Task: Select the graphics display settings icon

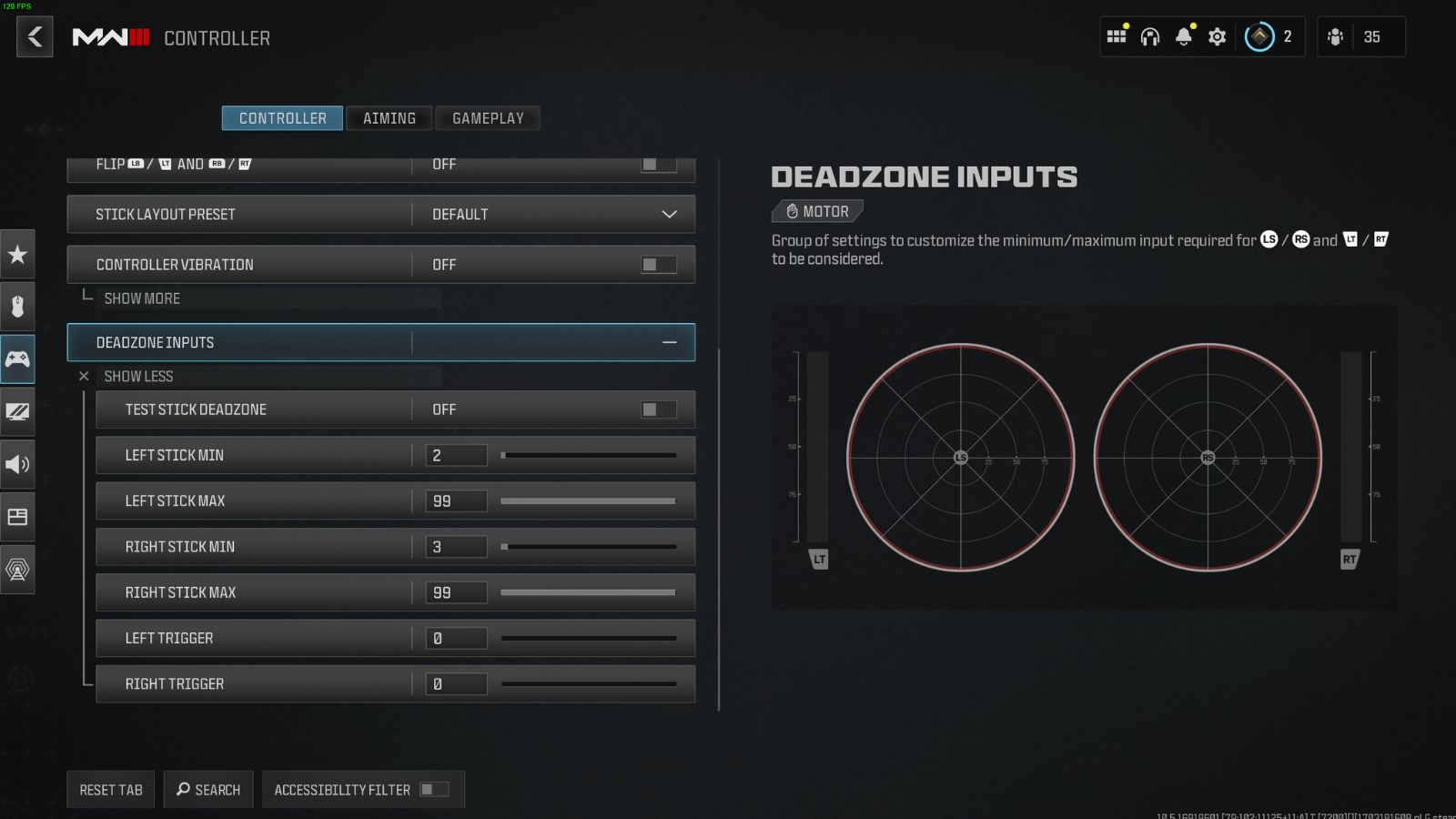Action: (x=17, y=411)
